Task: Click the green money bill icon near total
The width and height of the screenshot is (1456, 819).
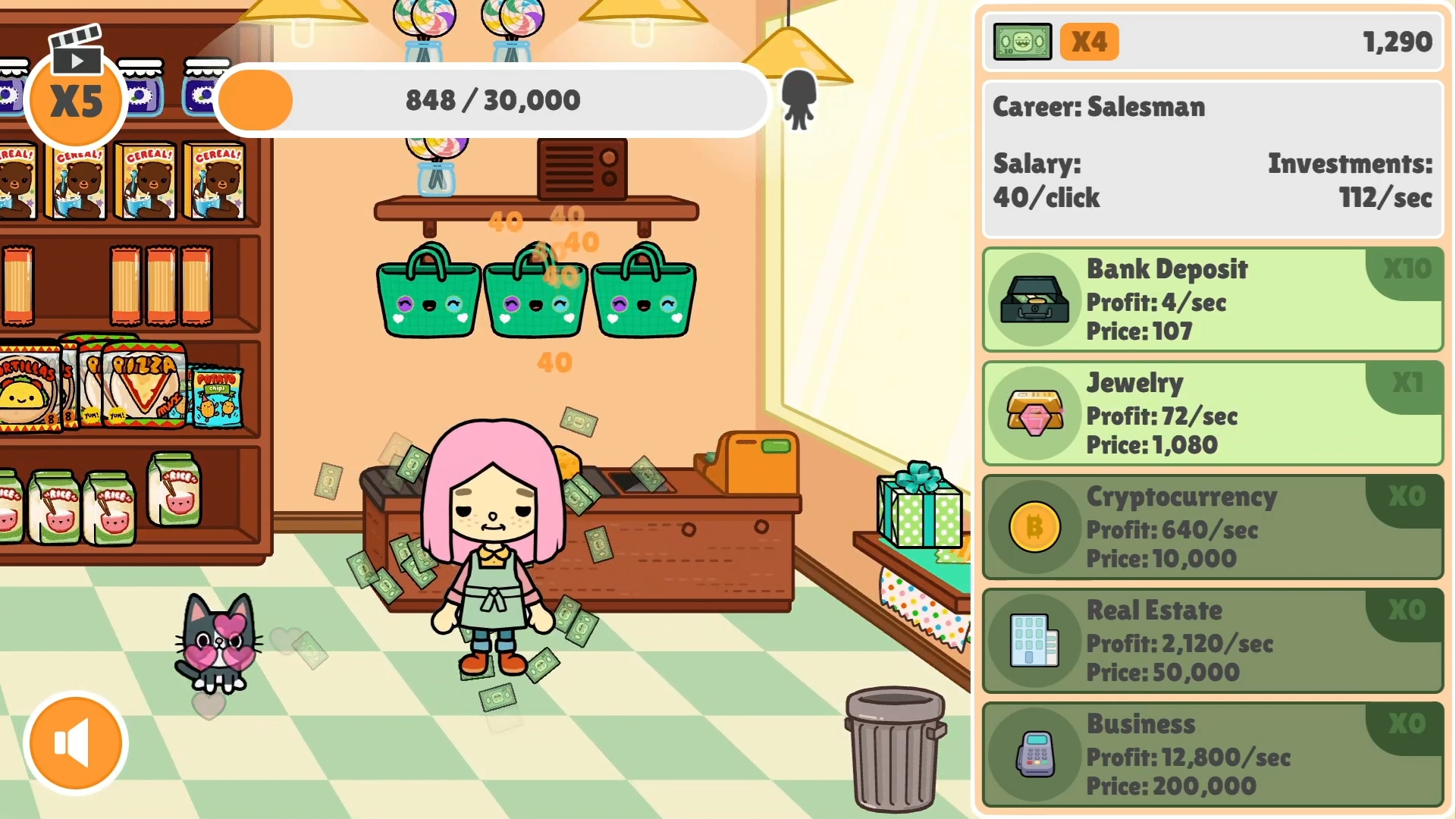Action: click(x=1021, y=42)
